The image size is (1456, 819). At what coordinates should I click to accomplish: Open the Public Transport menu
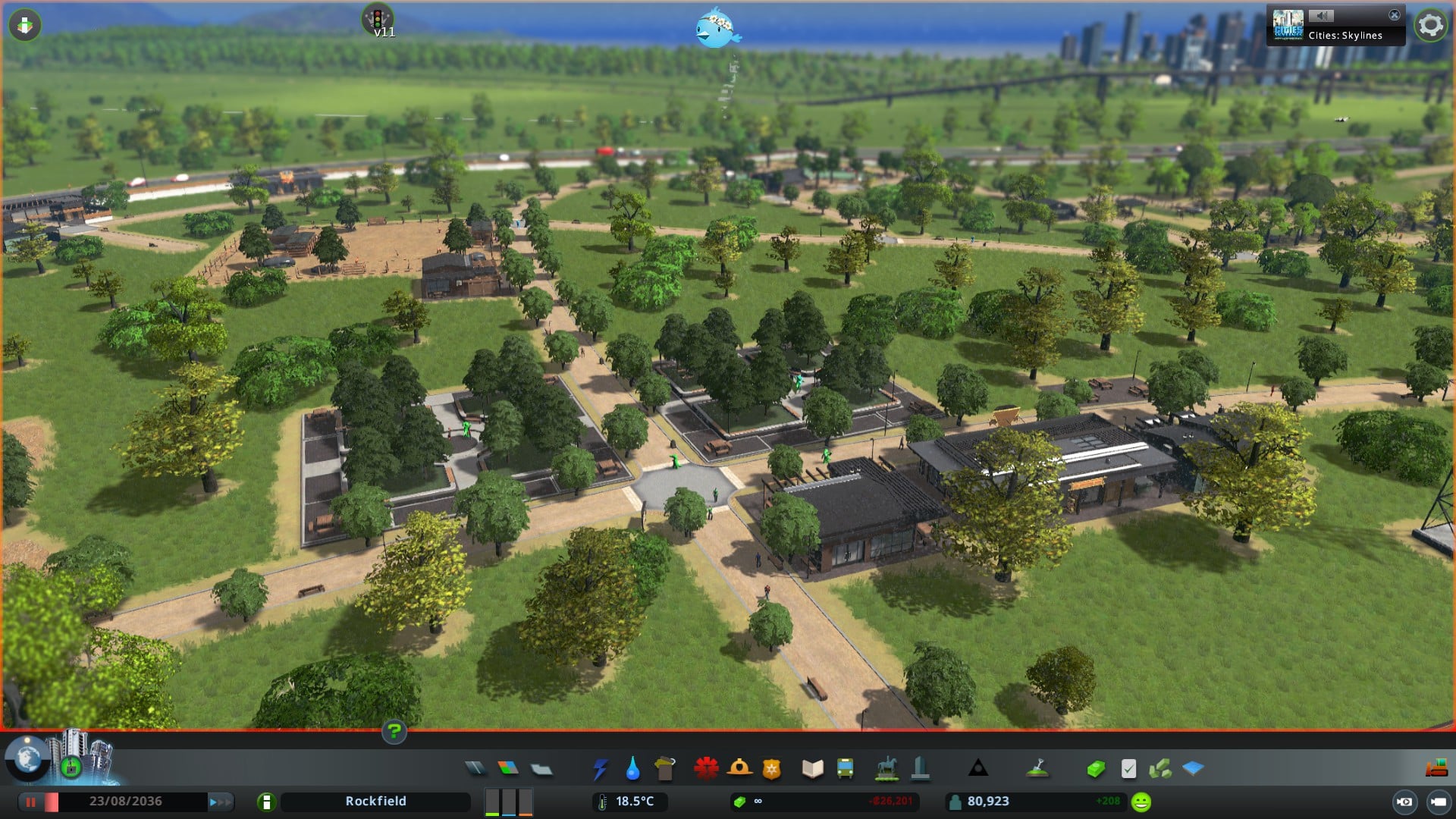tap(845, 769)
